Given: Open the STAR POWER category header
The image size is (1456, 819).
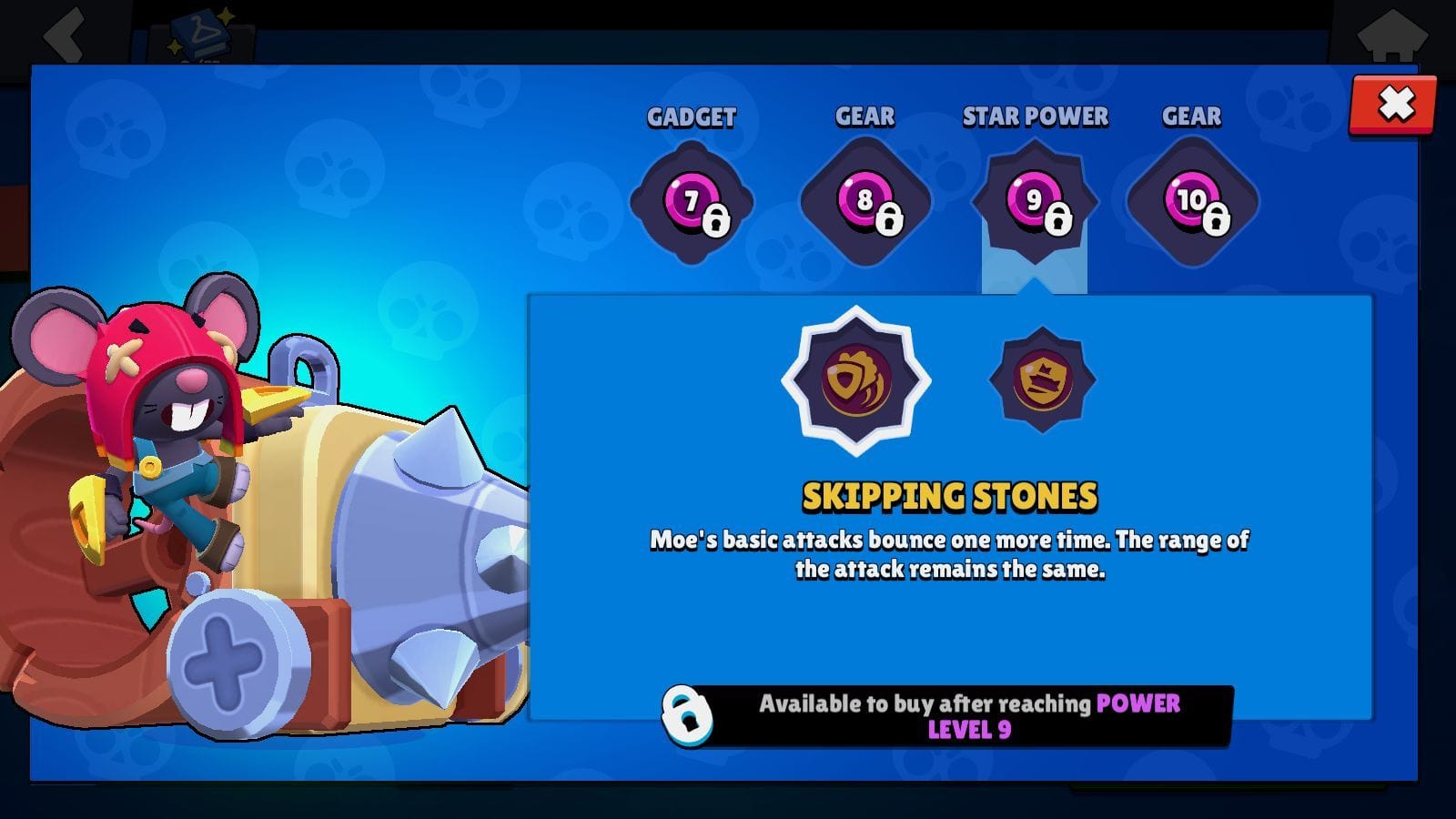Looking at the screenshot, I should click(1036, 116).
